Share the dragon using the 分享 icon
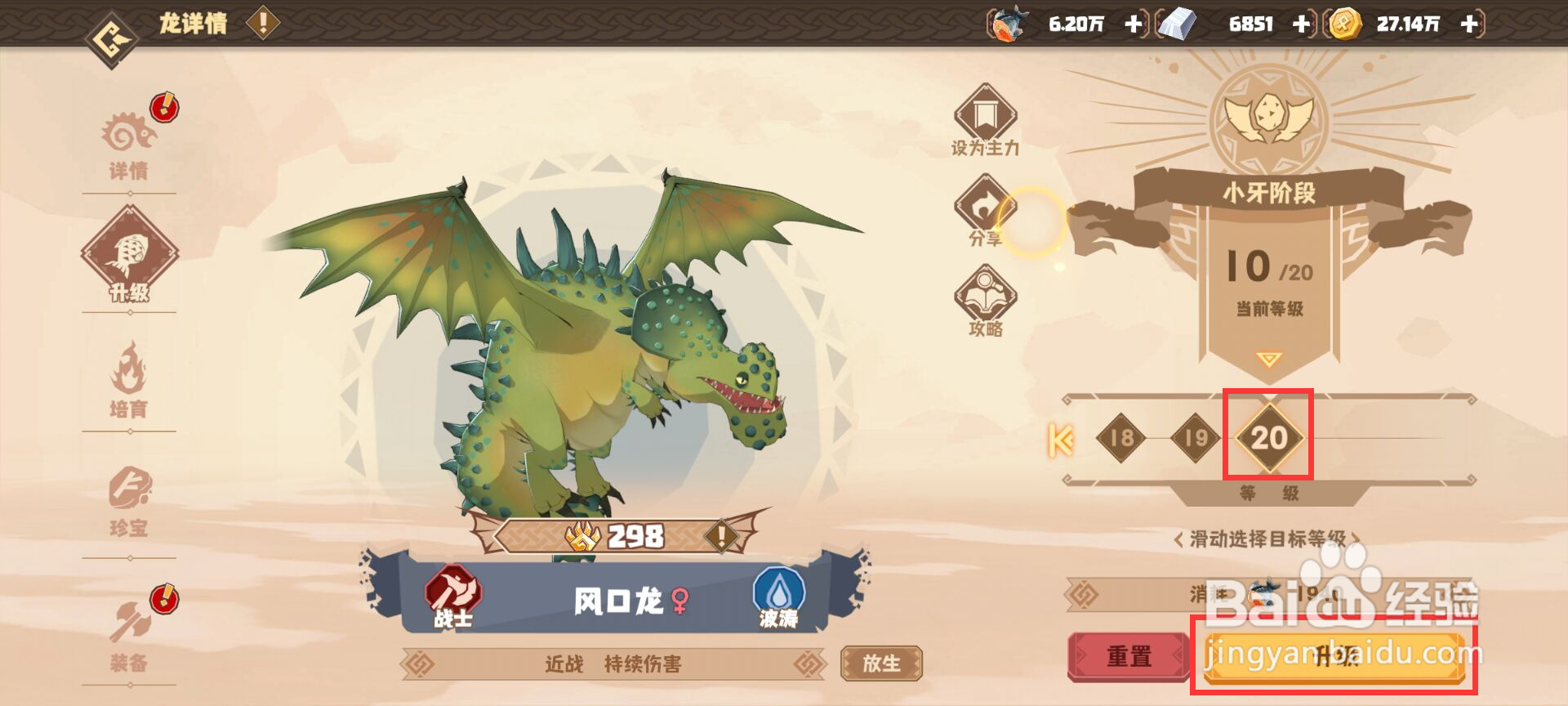Screen dimensions: 1568x706 (x=986, y=211)
